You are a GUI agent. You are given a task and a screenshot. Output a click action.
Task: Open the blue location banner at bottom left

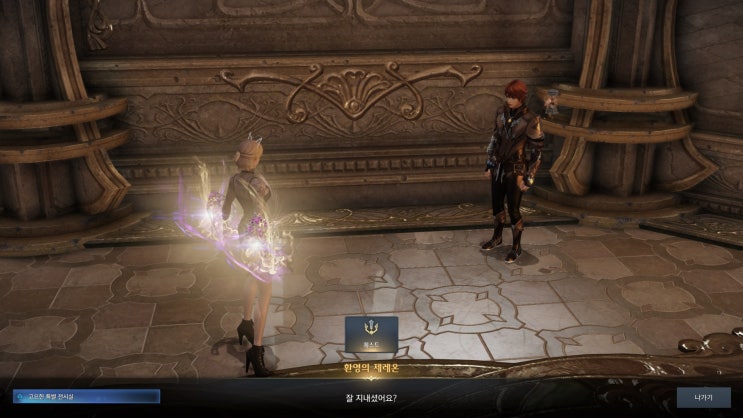(x=86, y=396)
